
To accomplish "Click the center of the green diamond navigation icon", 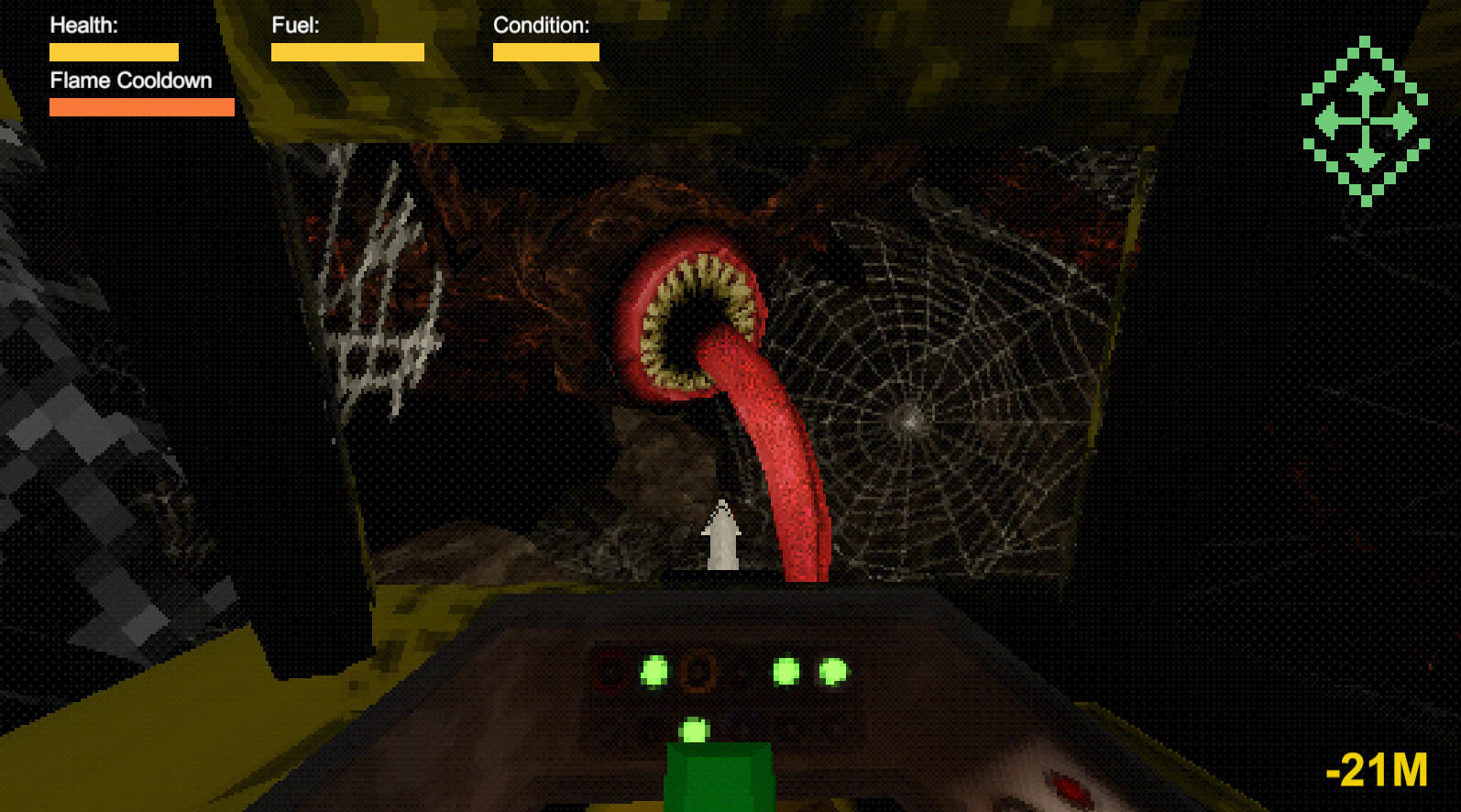I will click(x=1366, y=120).
